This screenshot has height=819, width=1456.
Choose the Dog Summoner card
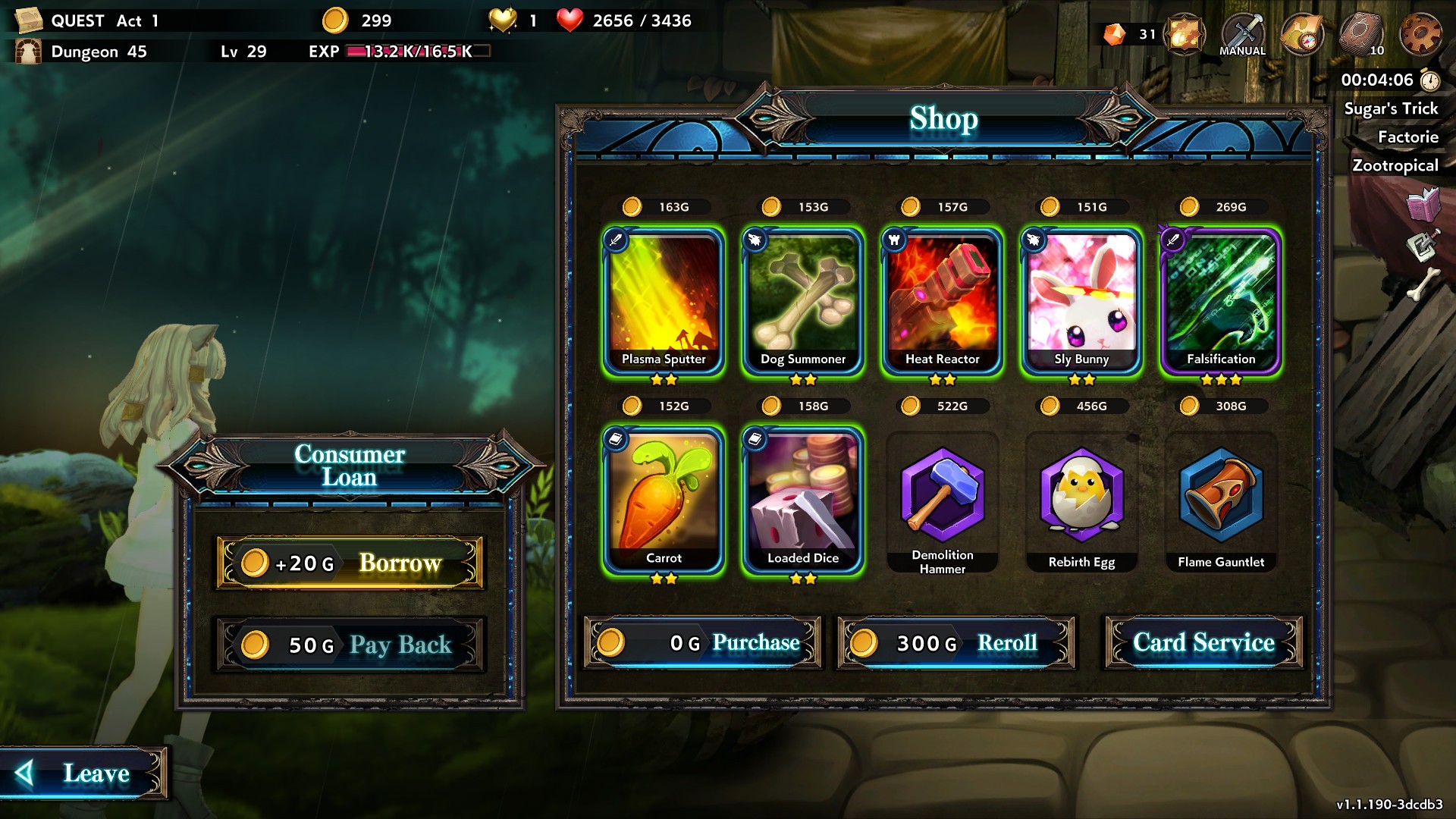[803, 301]
